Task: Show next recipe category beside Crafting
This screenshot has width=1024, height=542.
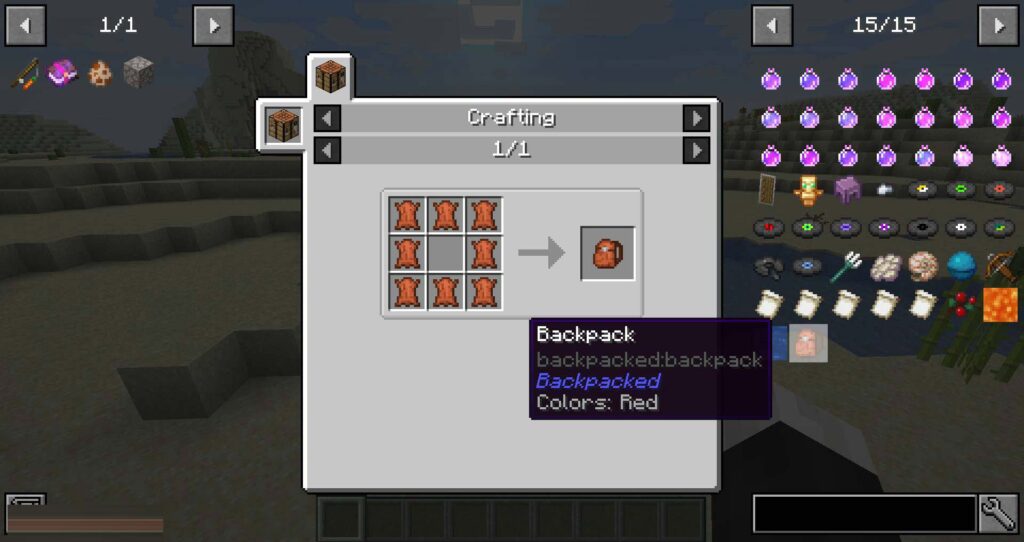Action: click(x=696, y=118)
